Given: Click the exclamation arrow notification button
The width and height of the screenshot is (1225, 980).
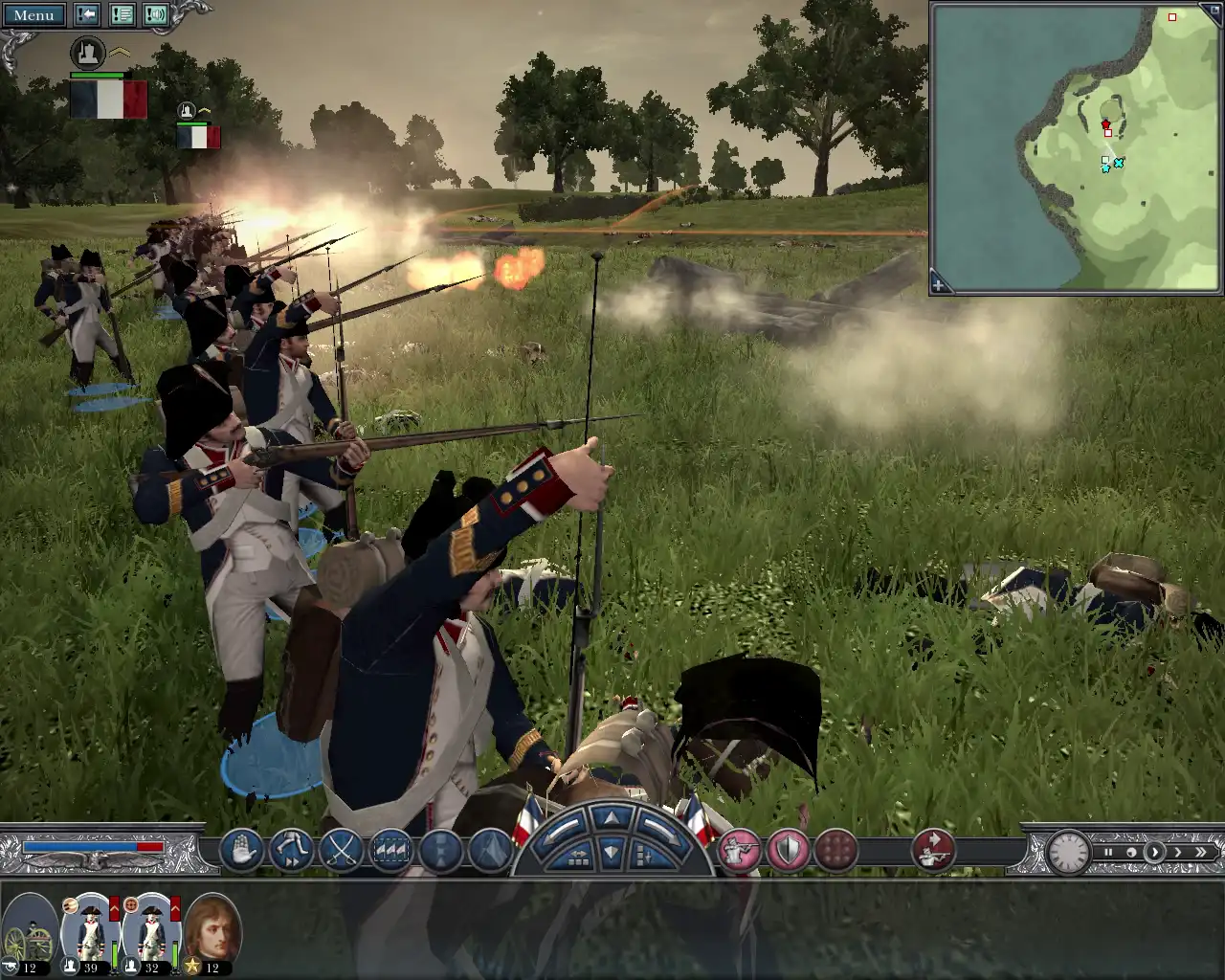Looking at the screenshot, I should click(x=88, y=15).
